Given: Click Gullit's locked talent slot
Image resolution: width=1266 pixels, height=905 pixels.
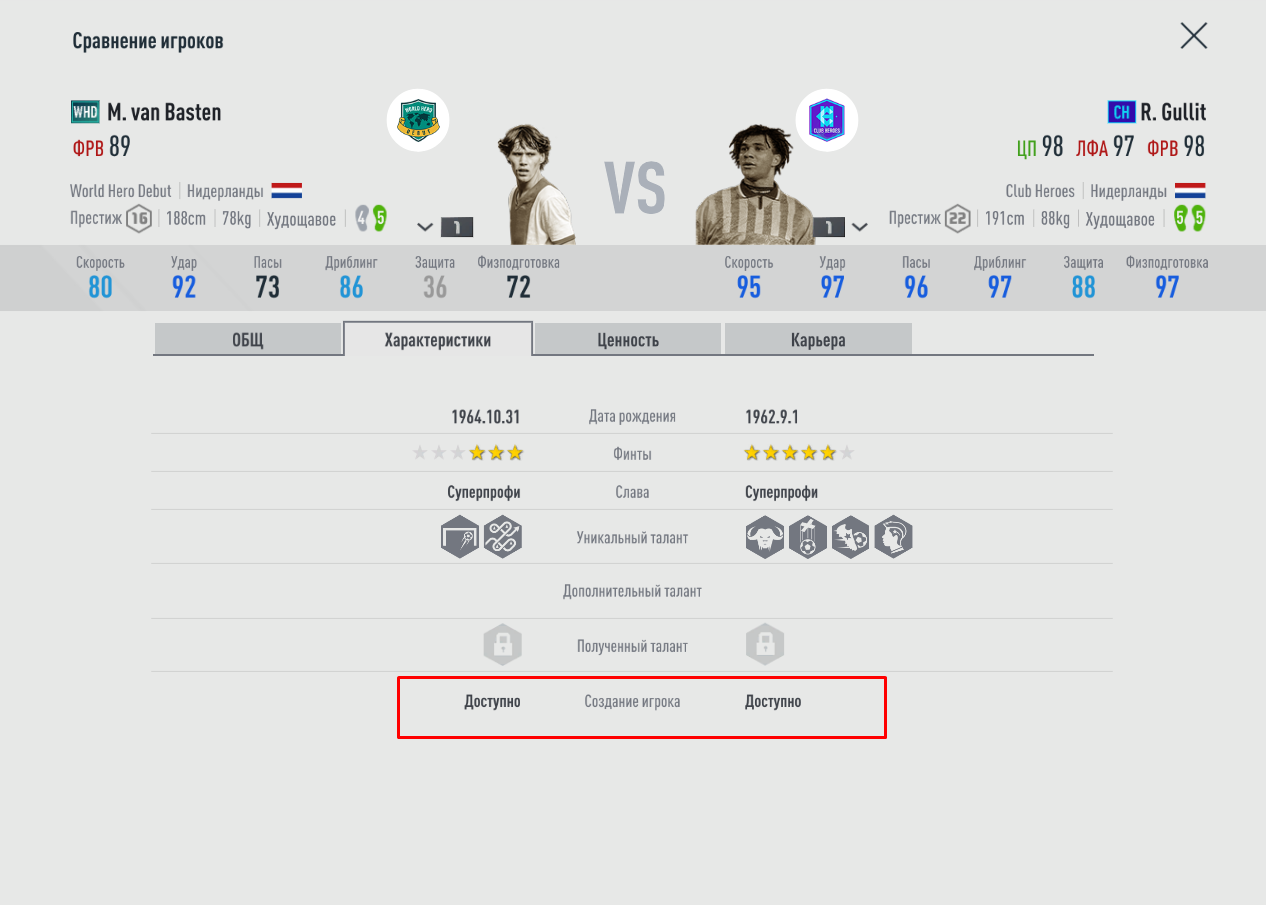Looking at the screenshot, I should click(x=765, y=645).
